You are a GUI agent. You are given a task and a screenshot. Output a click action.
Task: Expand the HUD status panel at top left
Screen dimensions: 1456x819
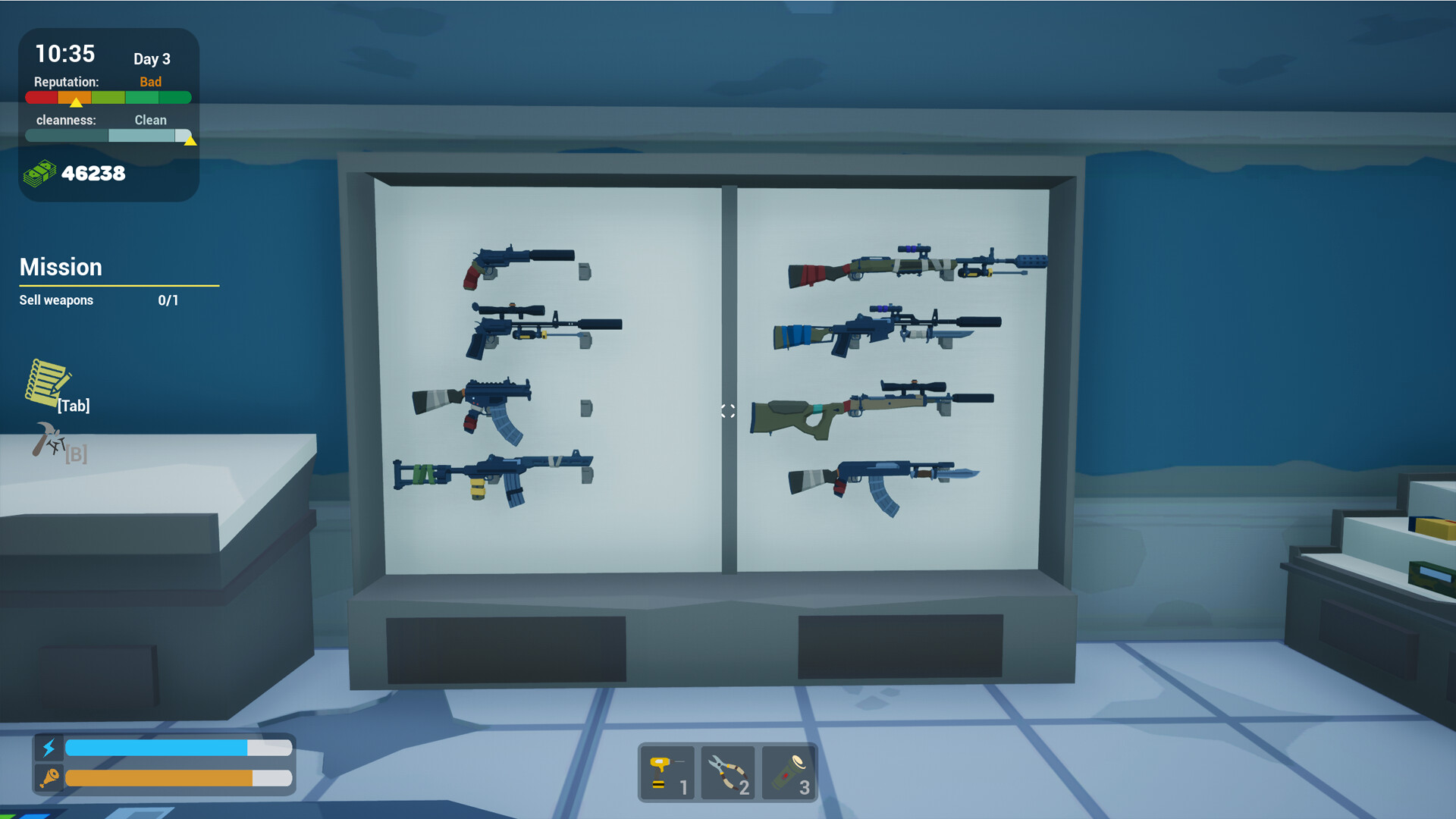108,112
